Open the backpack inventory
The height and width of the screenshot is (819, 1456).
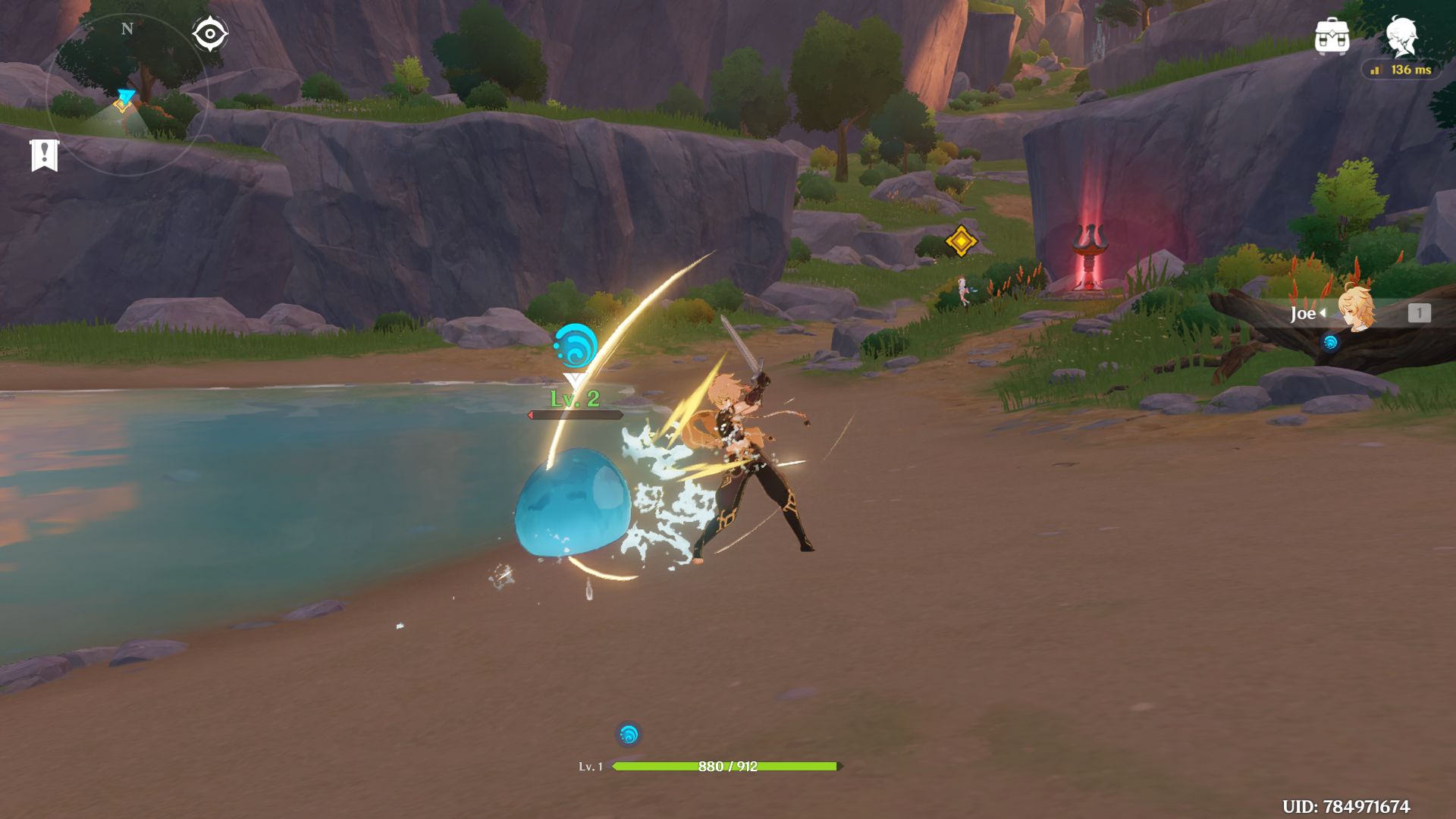pyautogui.click(x=1332, y=36)
